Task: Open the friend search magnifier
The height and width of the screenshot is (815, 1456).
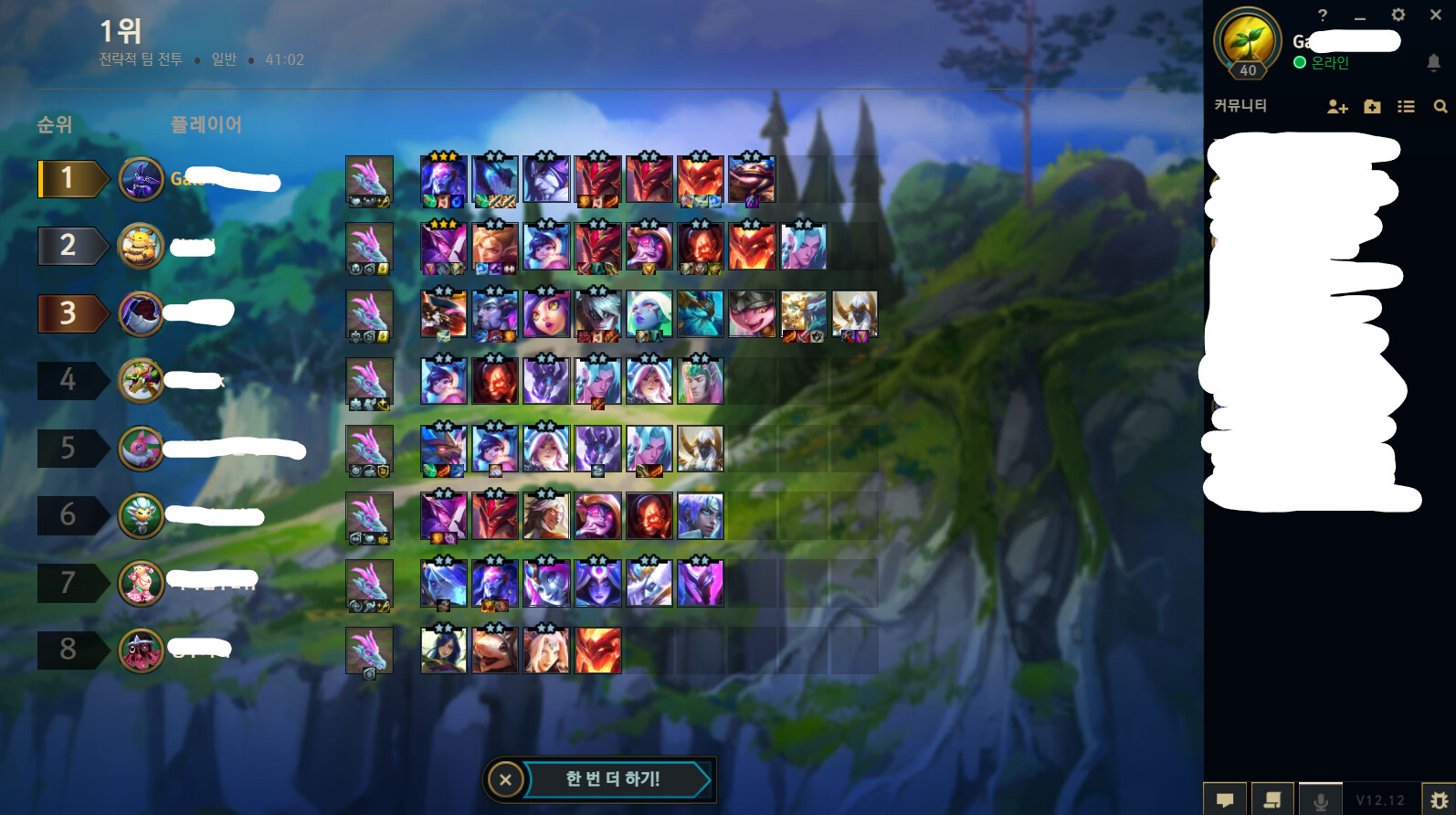Action: (1440, 107)
